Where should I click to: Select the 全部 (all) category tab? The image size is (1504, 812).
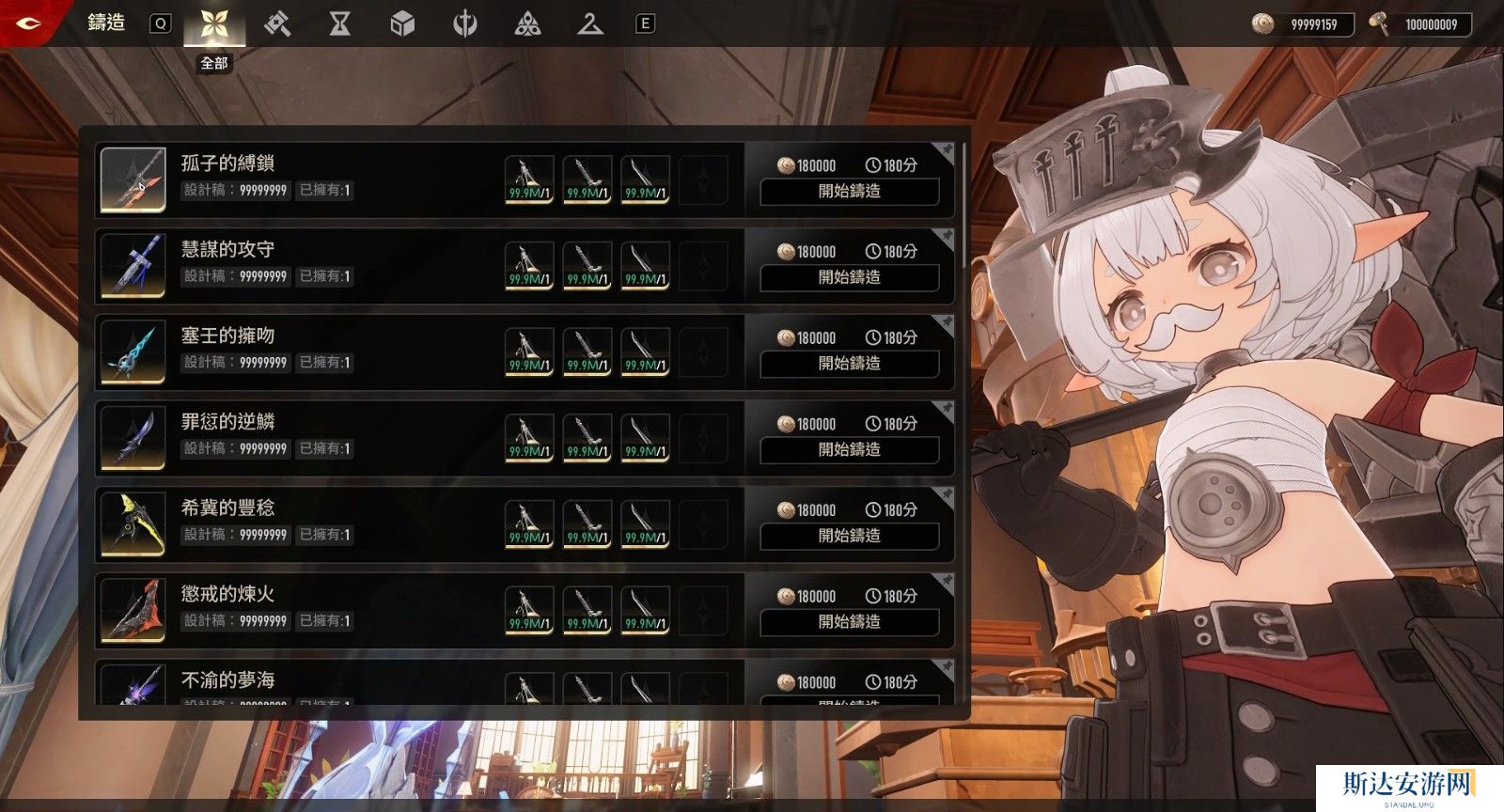(214, 24)
